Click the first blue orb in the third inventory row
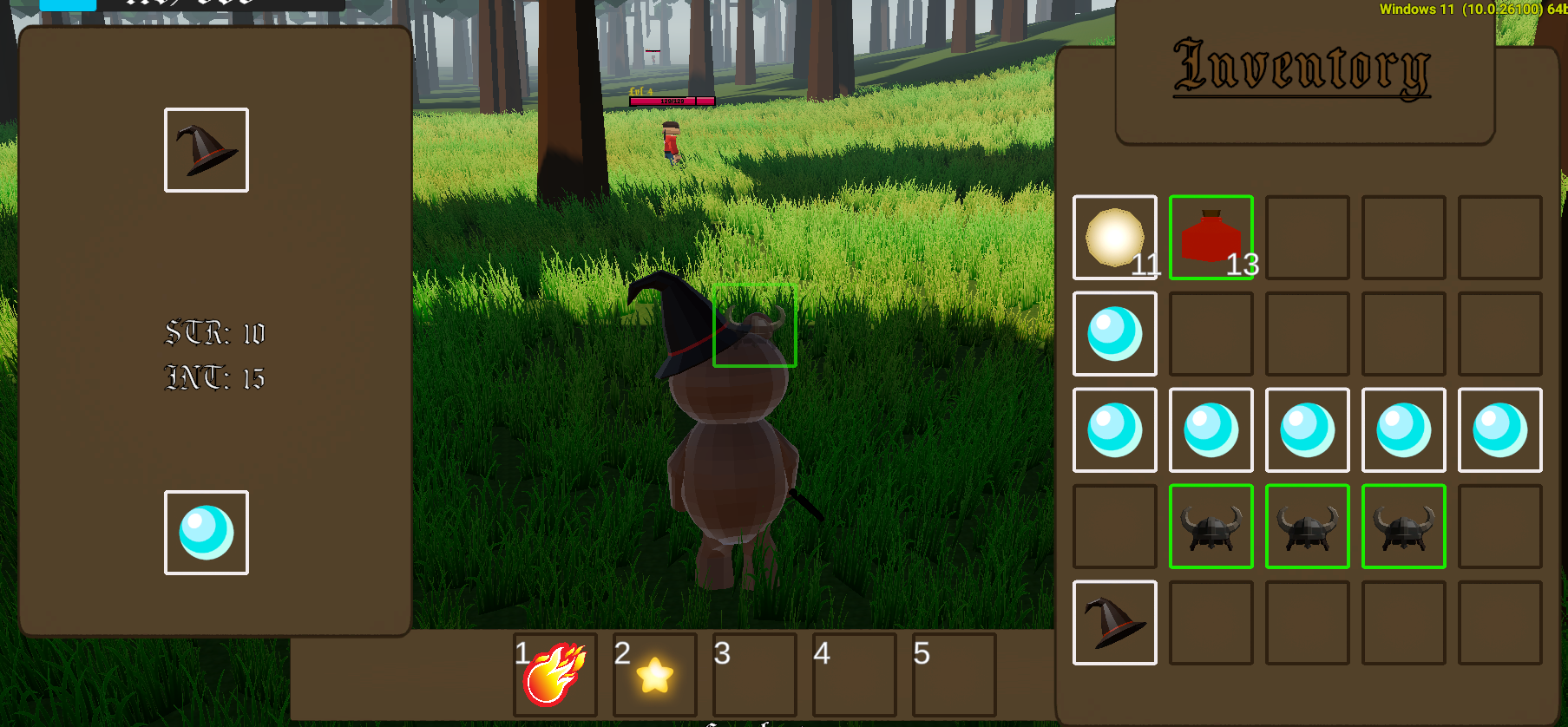This screenshot has height=727, width=1568. click(x=1115, y=429)
